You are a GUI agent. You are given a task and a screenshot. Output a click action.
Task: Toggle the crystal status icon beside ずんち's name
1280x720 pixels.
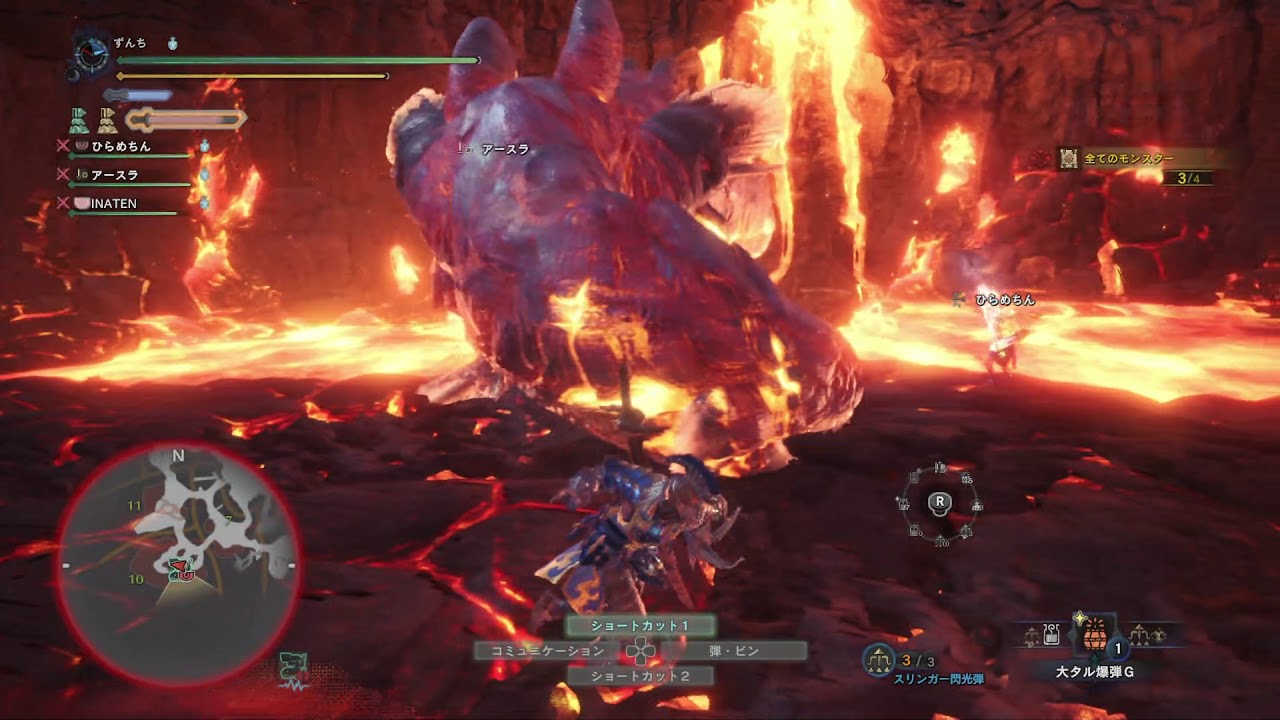(x=173, y=45)
